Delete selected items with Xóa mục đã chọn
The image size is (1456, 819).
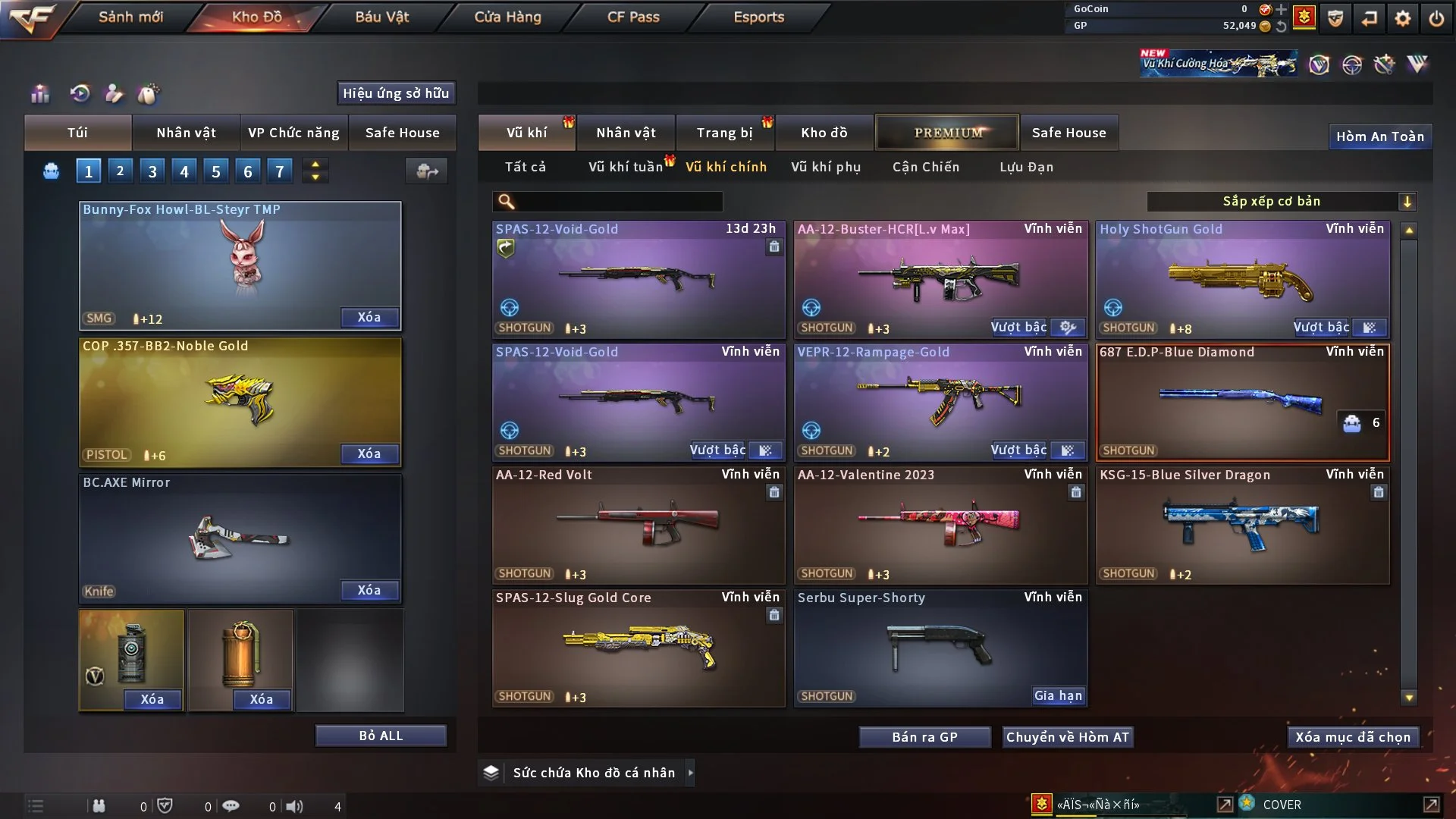pyautogui.click(x=1352, y=737)
